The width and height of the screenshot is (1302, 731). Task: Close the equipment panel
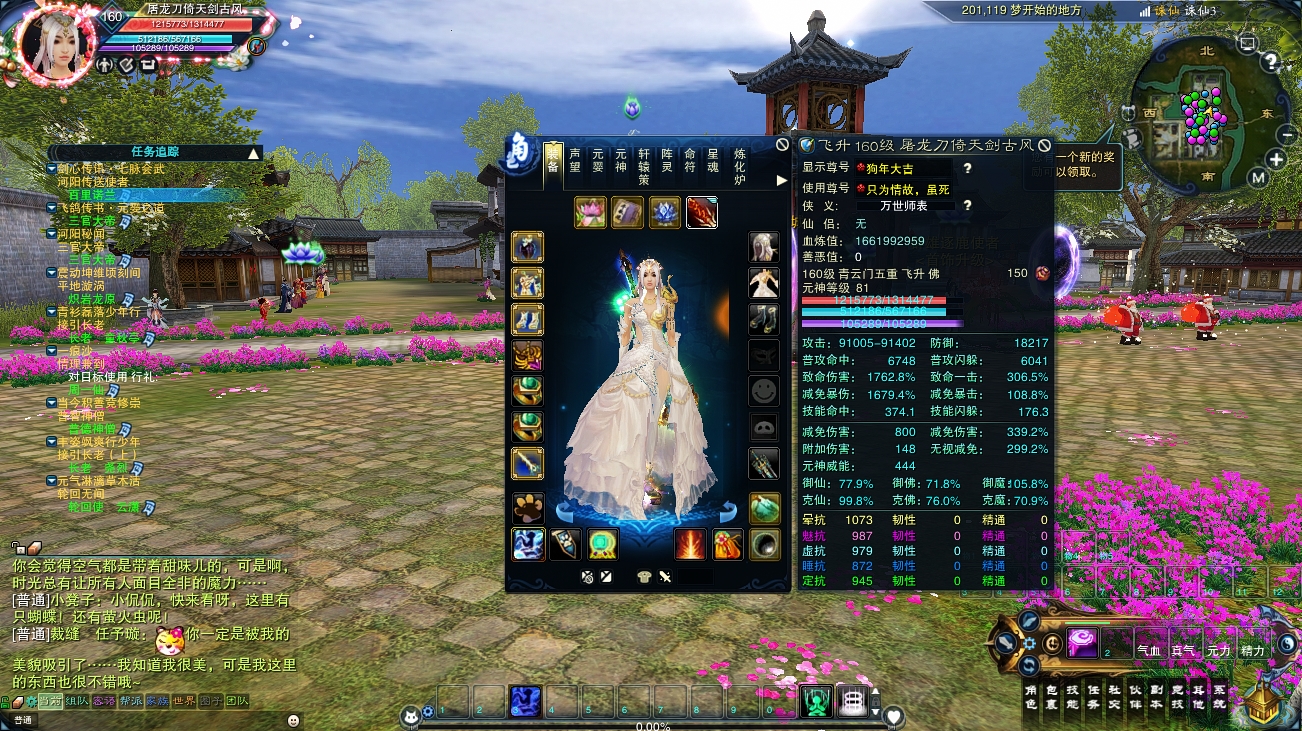point(782,144)
